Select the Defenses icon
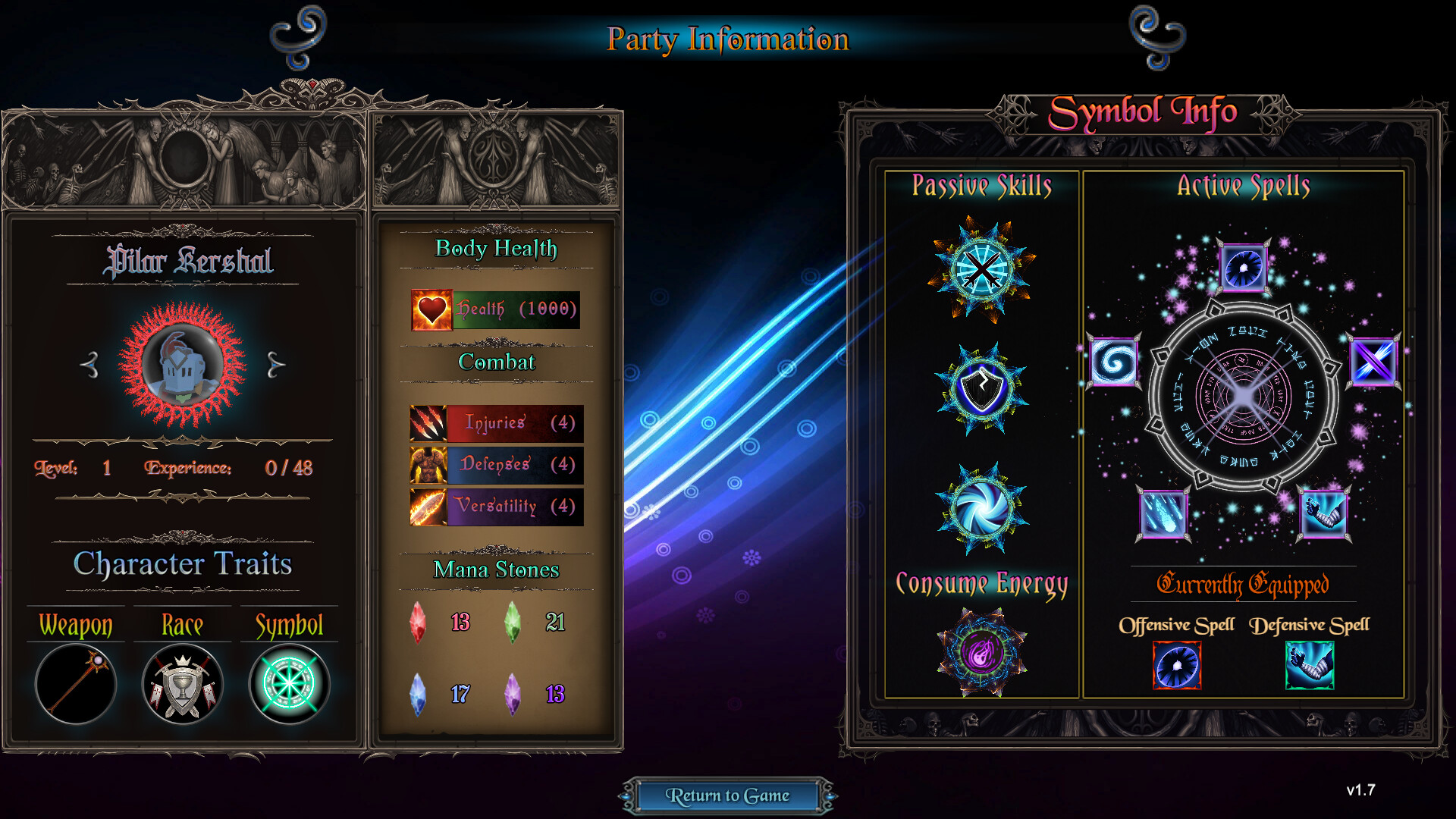The height and width of the screenshot is (819, 1456). coord(428,466)
